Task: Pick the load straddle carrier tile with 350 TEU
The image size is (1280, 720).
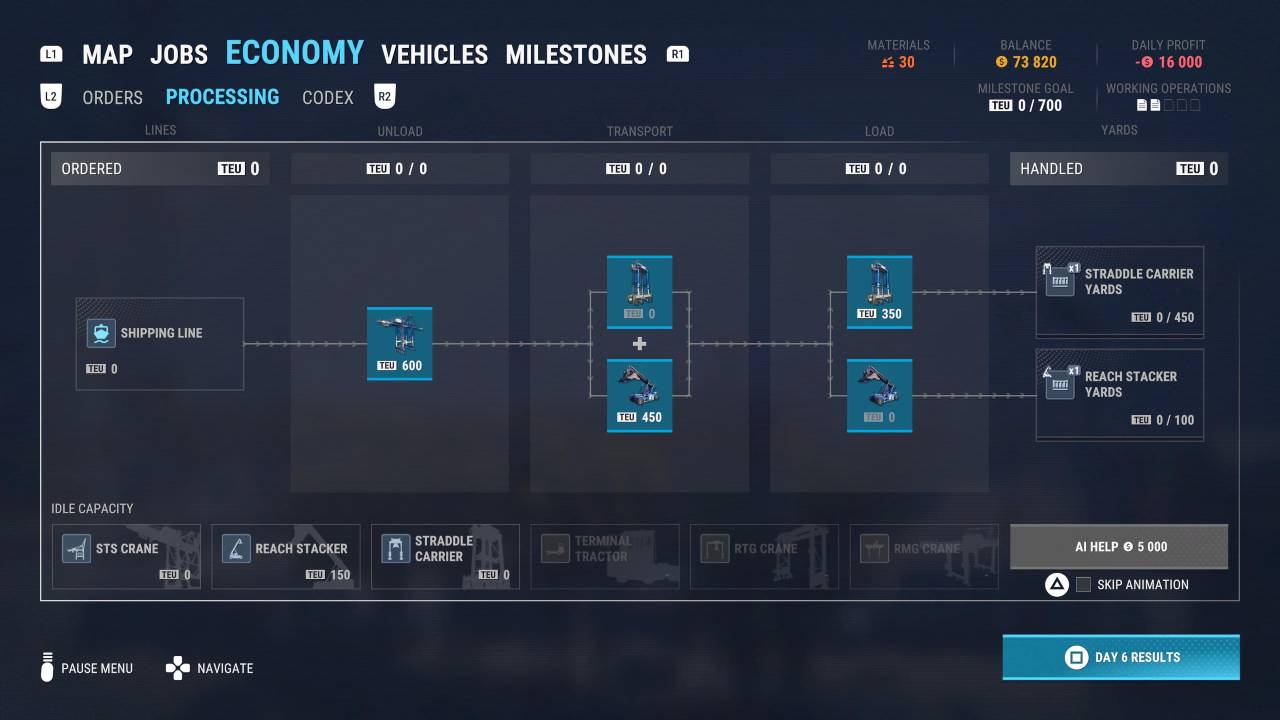Action: tap(879, 291)
